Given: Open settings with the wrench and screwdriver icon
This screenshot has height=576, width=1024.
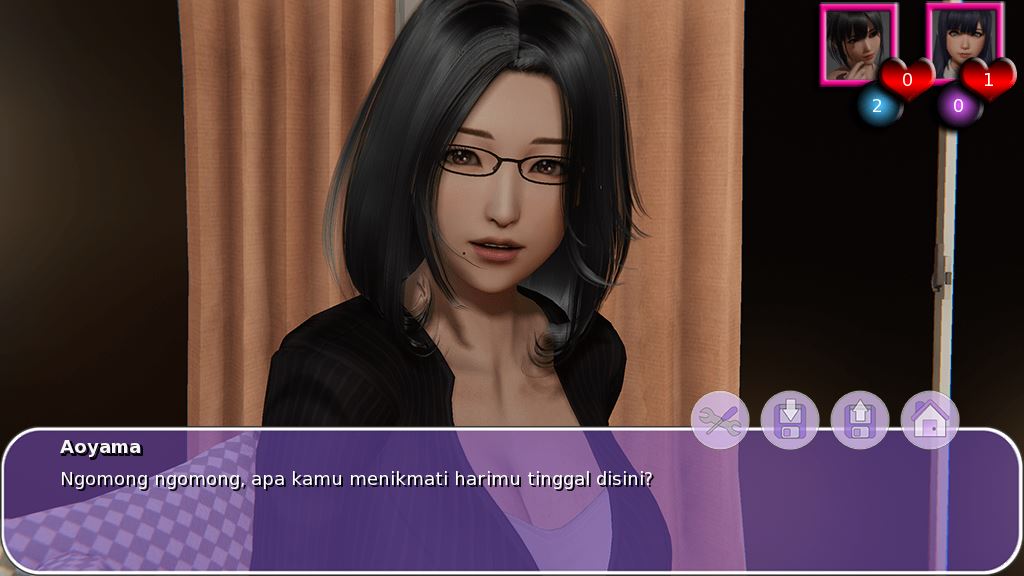Looking at the screenshot, I should coord(720,420).
